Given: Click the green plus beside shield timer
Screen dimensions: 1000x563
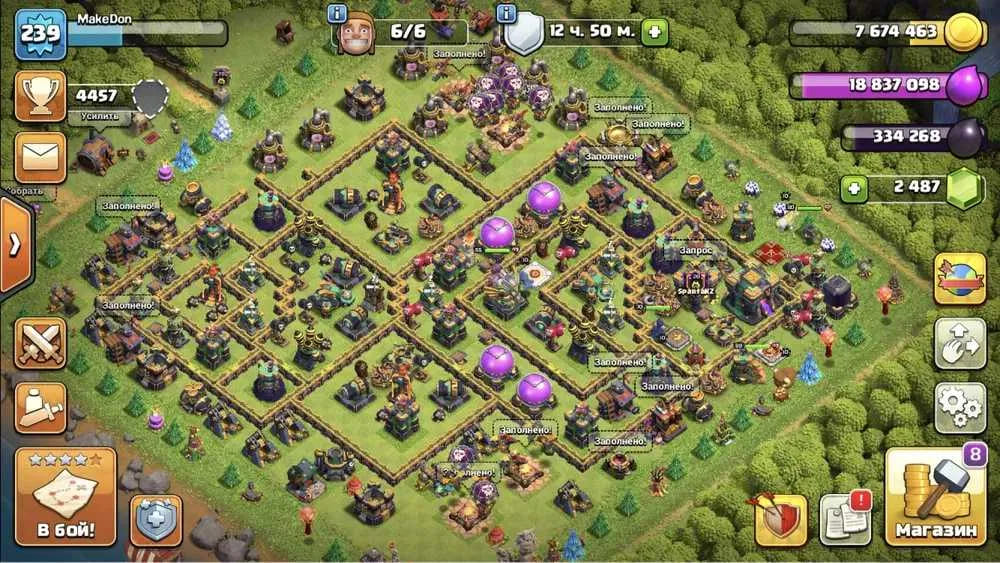Looking at the screenshot, I should point(655,31).
